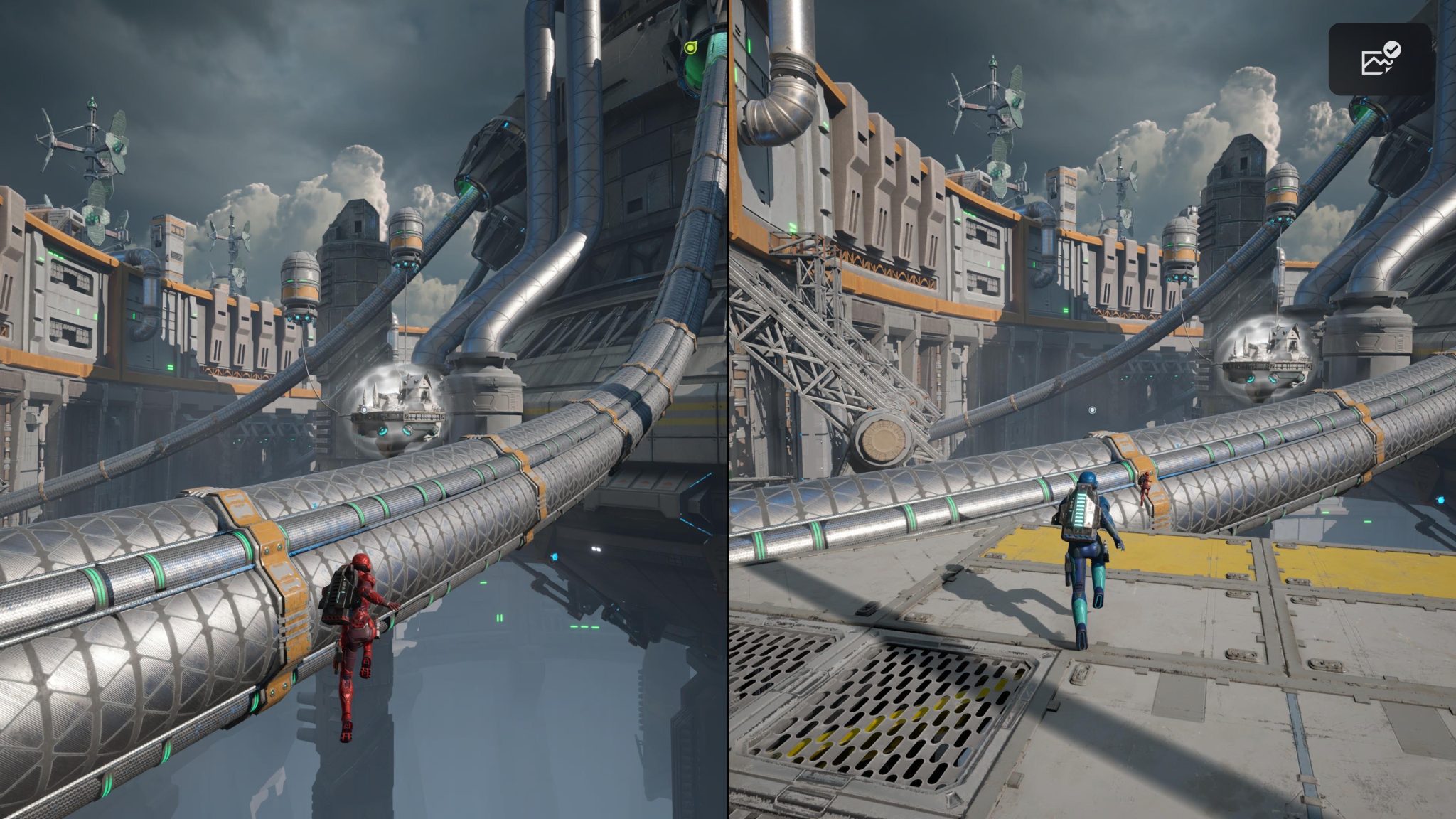Image resolution: width=1456 pixels, height=819 pixels.
Task: Click the green teardrop waypoint marker
Action: [690, 48]
